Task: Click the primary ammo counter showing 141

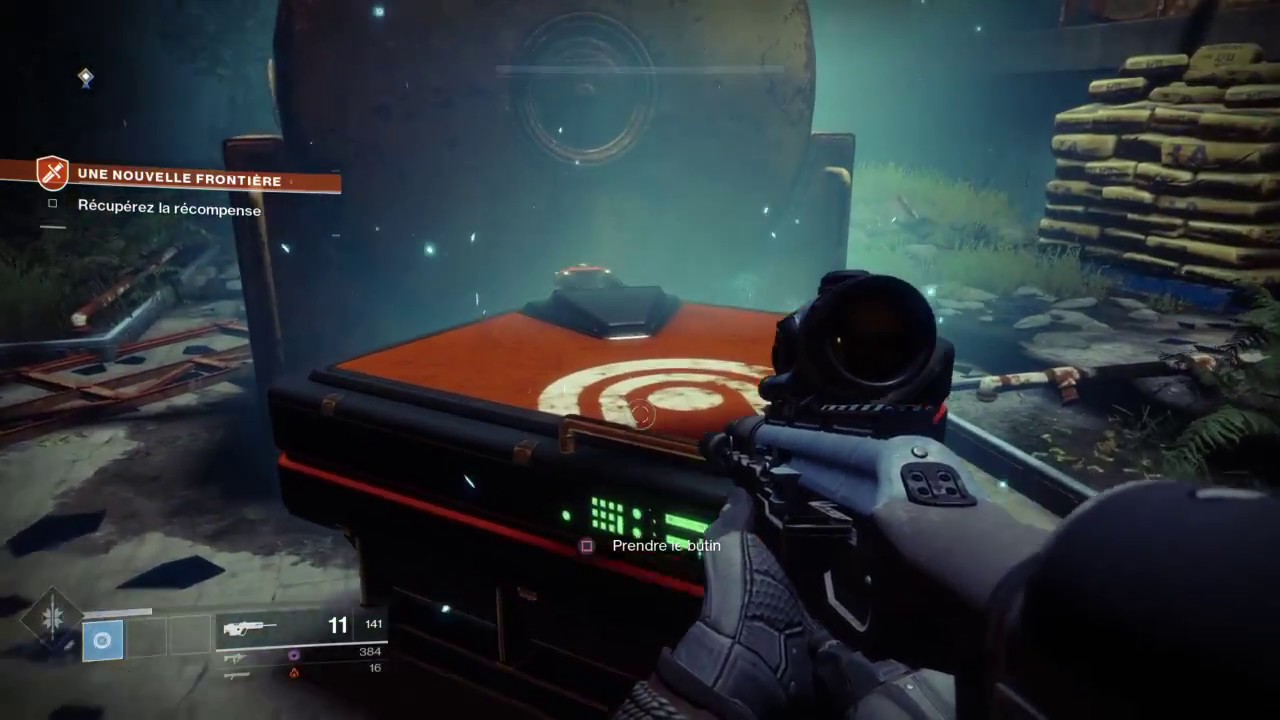Action: (373, 624)
